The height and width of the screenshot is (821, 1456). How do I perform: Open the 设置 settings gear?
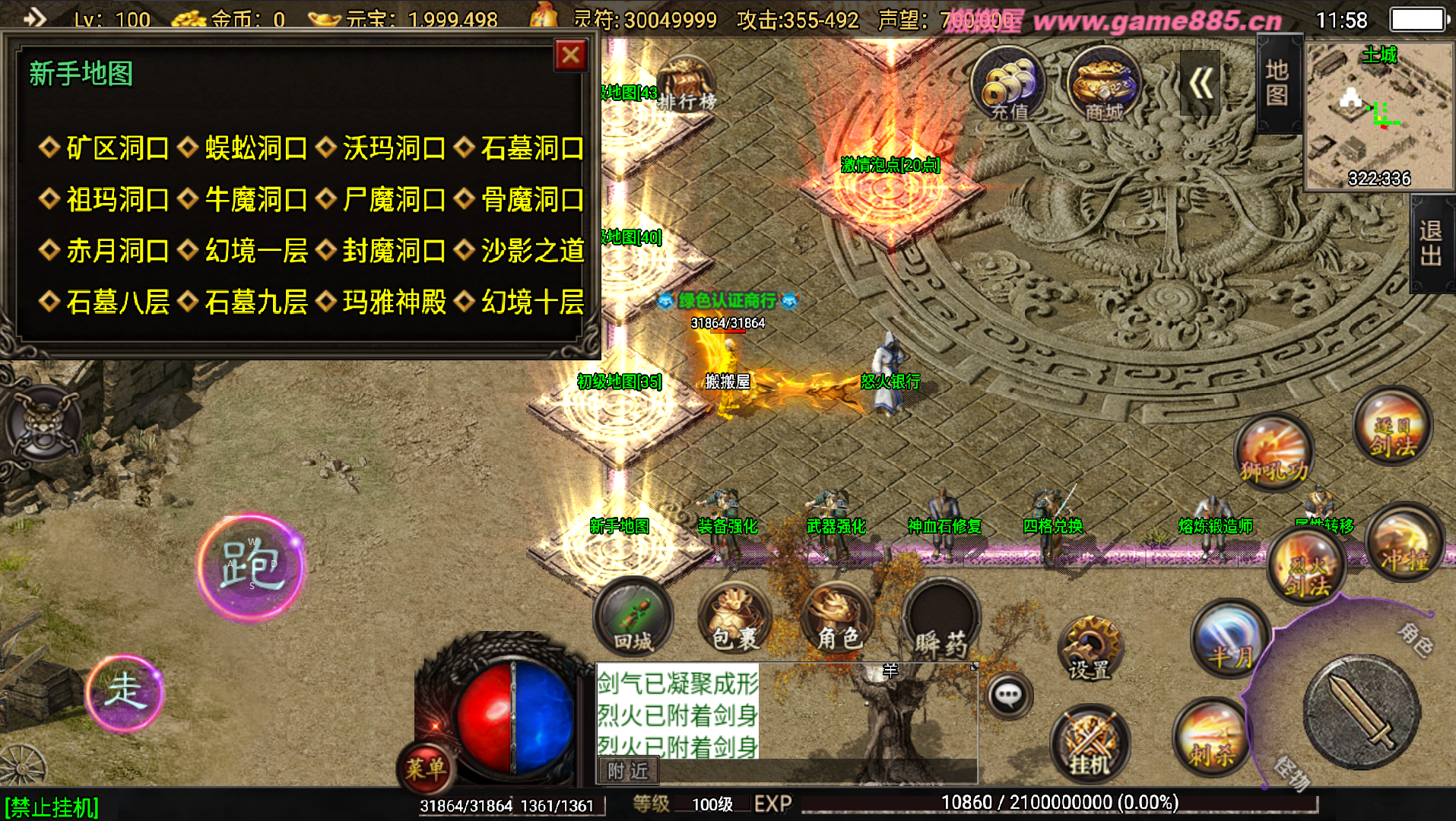click(x=1090, y=648)
